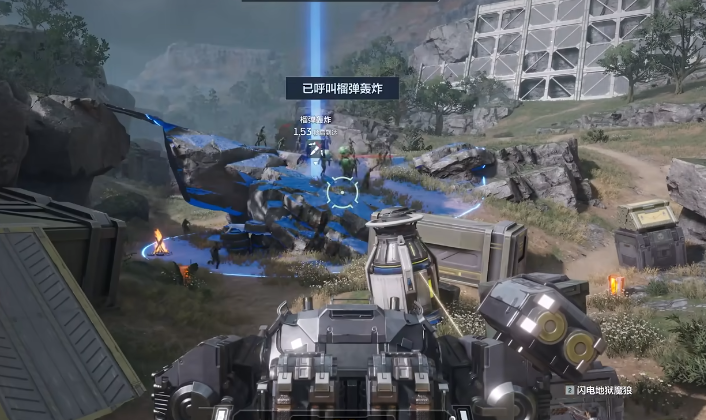Select the 闪电地狱魔狼 entry
The height and width of the screenshot is (420, 706).
(x=600, y=390)
